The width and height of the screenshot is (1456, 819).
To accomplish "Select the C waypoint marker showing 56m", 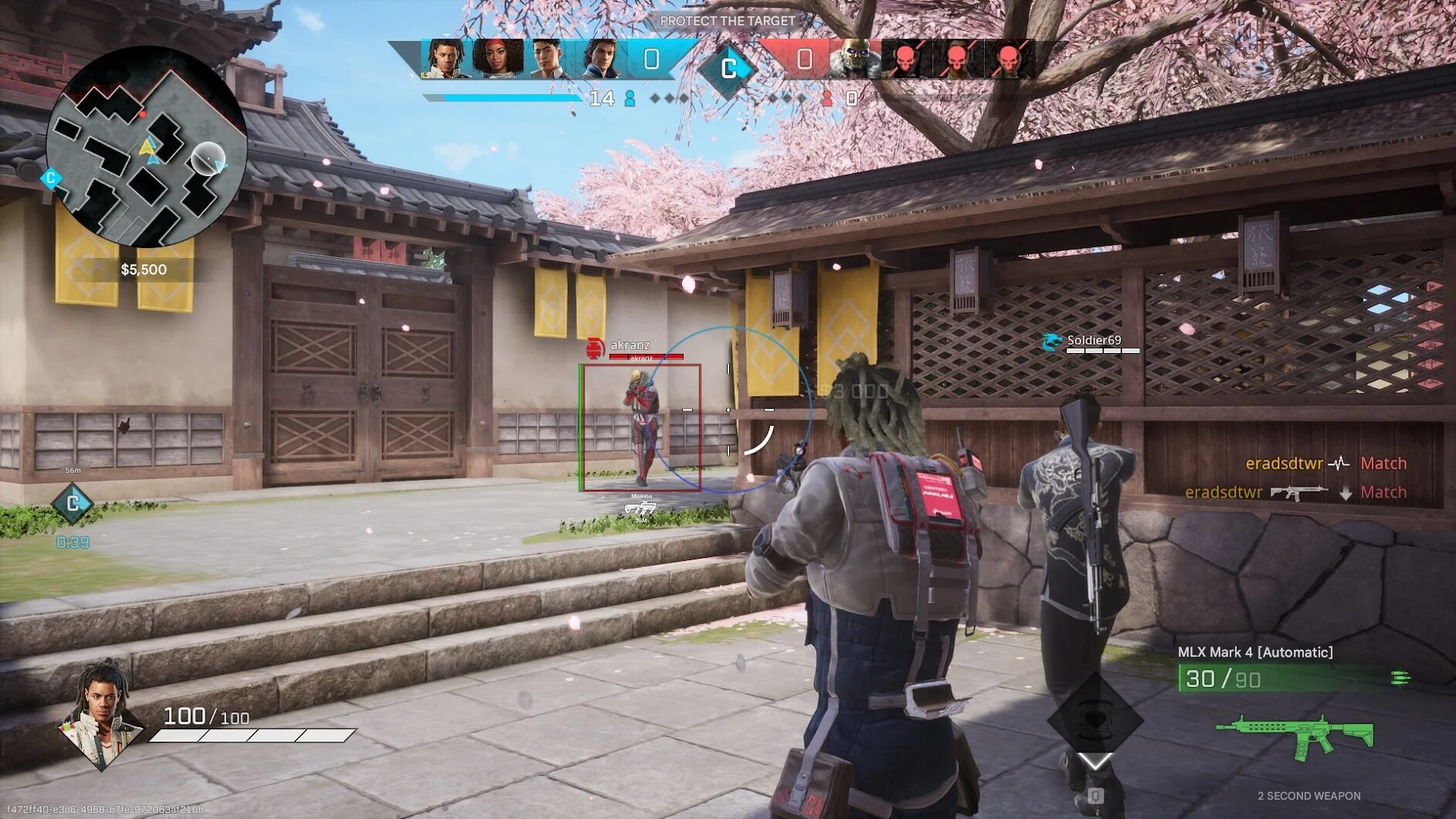I will pos(72,503).
